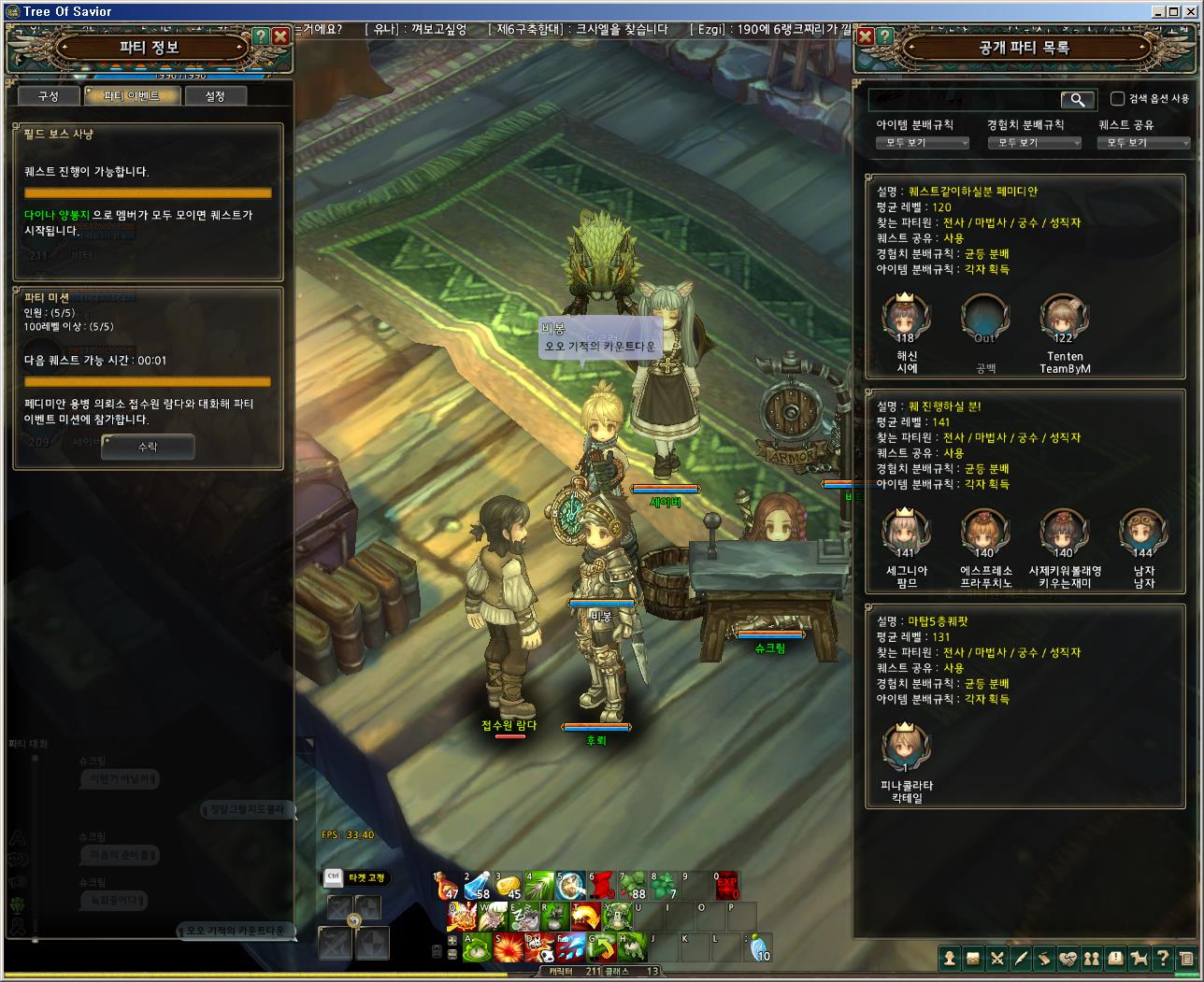Use the blue potion in slot 2
The height and width of the screenshot is (982, 1204).
coord(478,886)
